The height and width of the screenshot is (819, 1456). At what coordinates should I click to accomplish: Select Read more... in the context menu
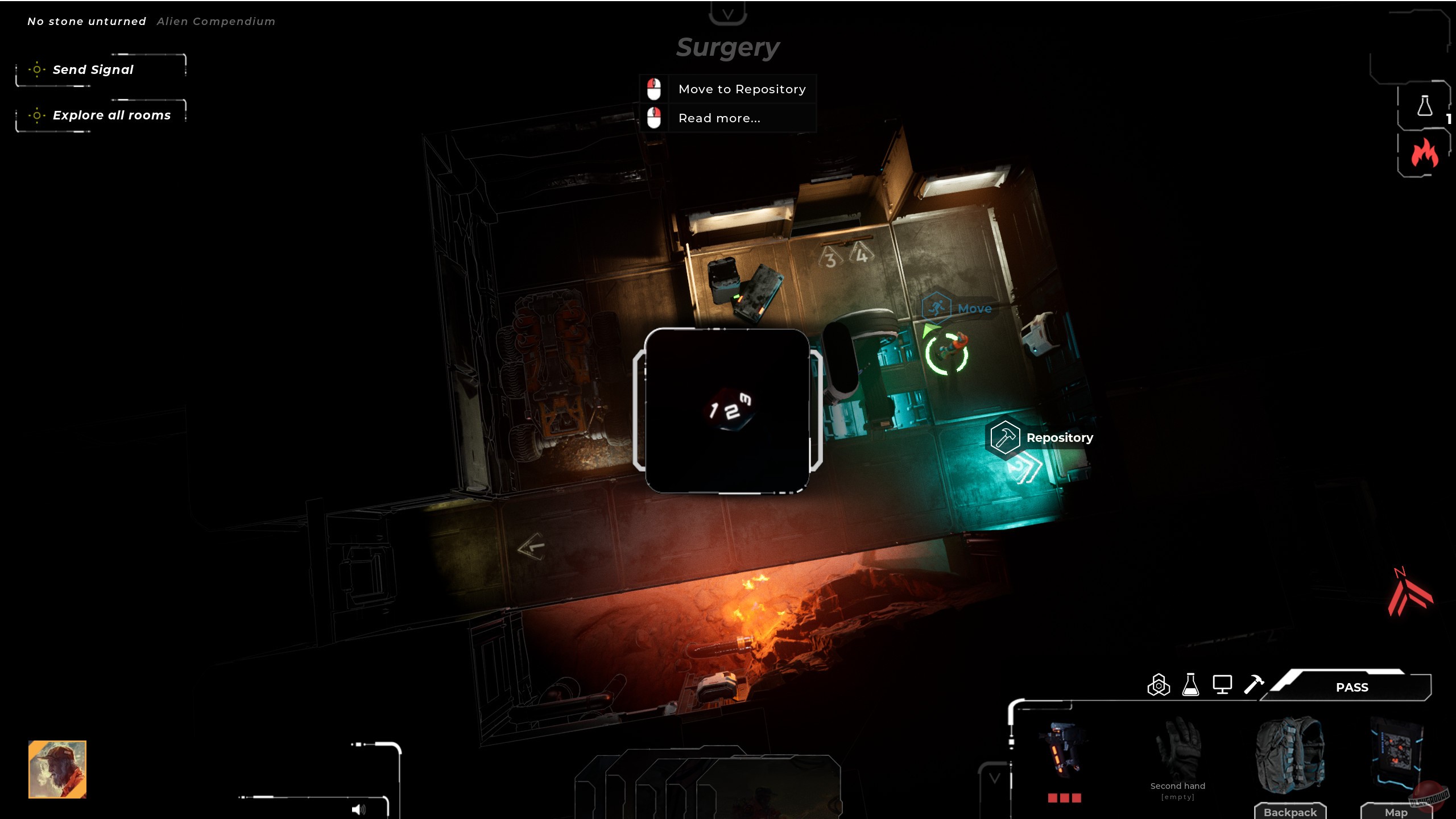(x=719, y=118)
